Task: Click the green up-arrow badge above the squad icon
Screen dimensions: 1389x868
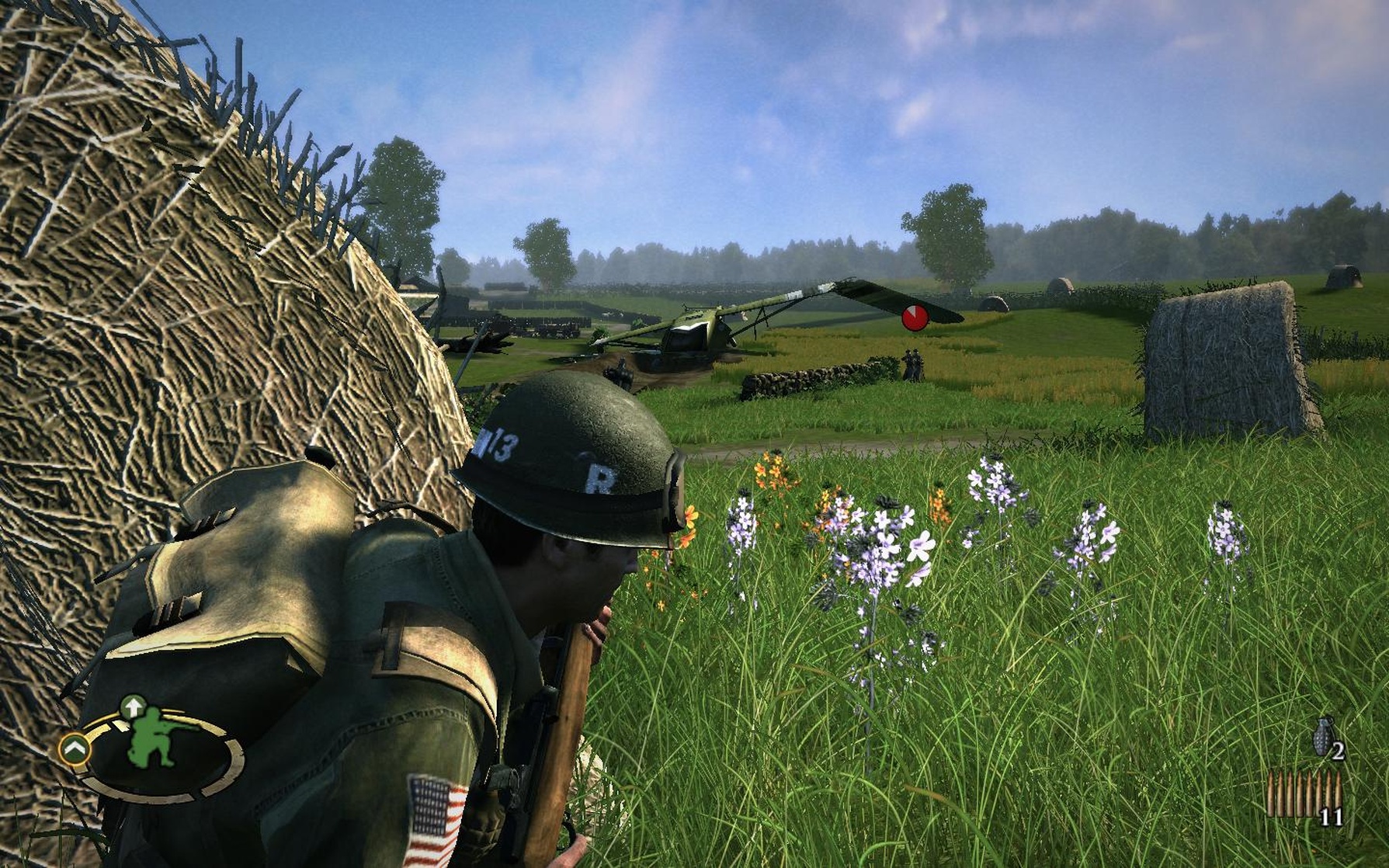Action: (133, 707)
